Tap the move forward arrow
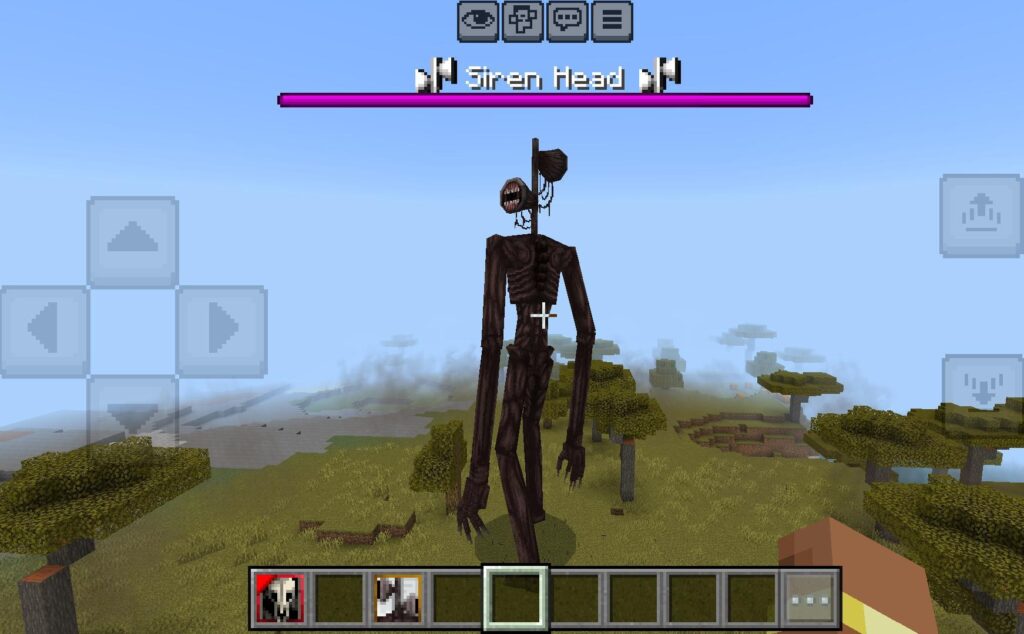1024x634 pixels. [133, 241]
